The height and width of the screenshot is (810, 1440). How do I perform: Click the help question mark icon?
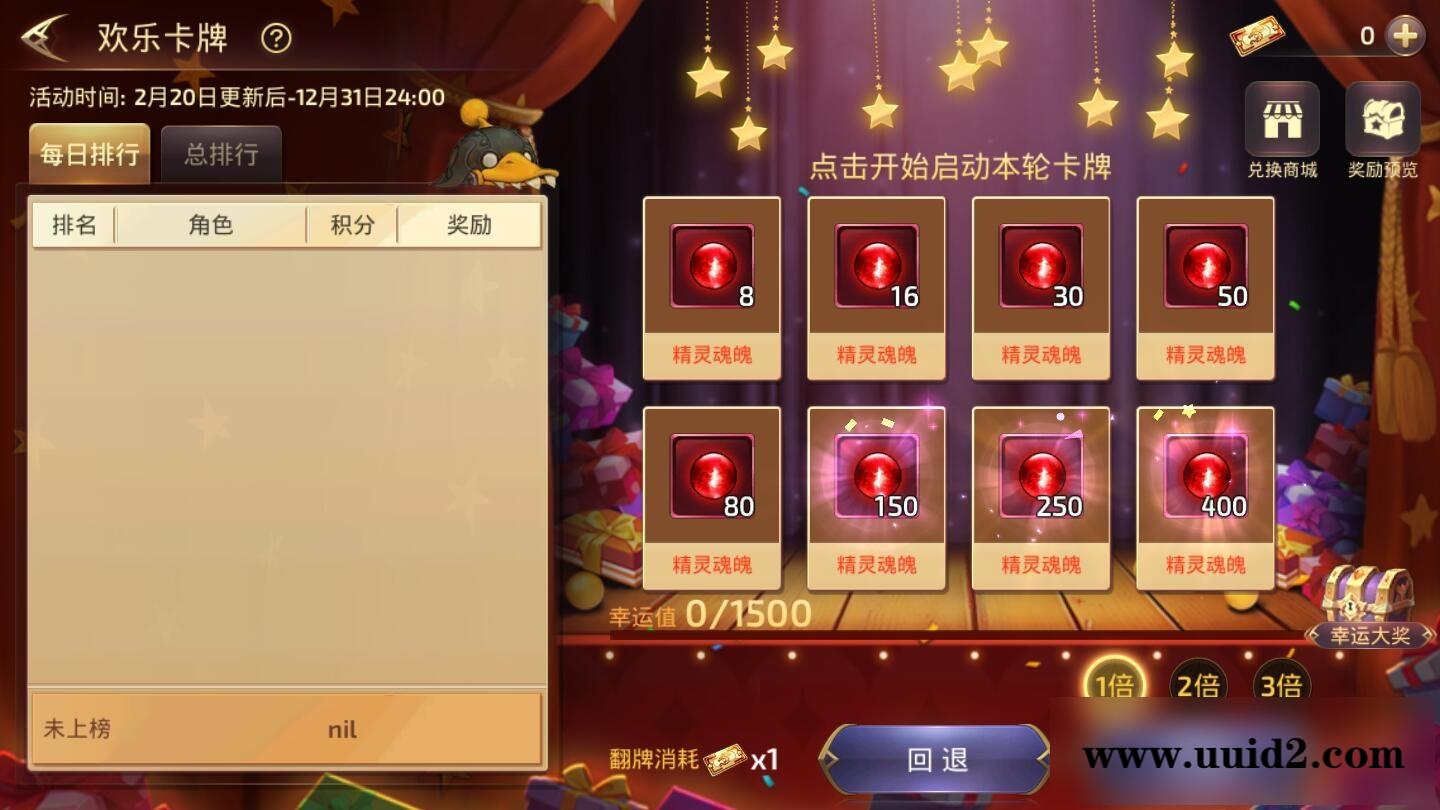pyautogui.click(x=273, y=40)
